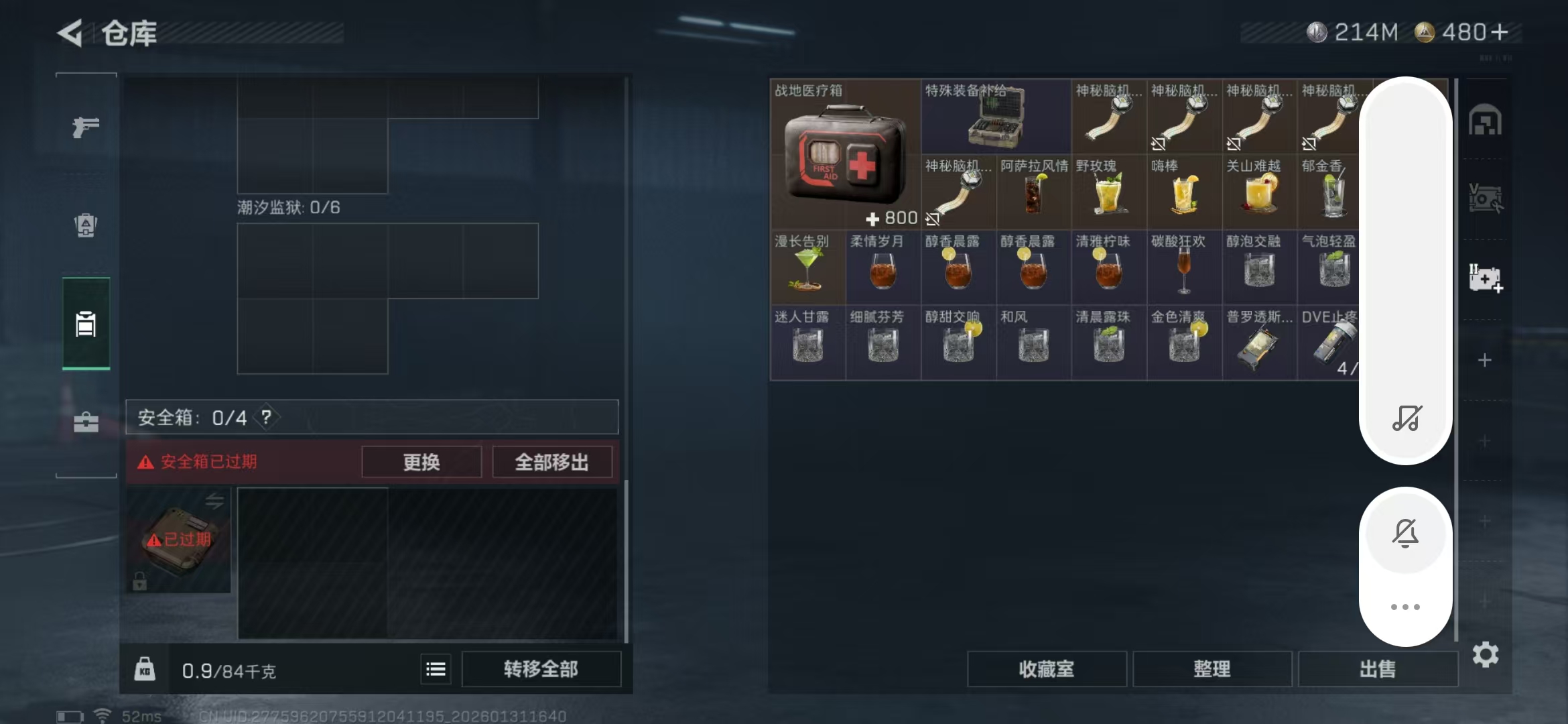The height and width of the screenshot is (724, 1568).
Task: Select the expired safe box thumbnail
Action: coord(178,540)
